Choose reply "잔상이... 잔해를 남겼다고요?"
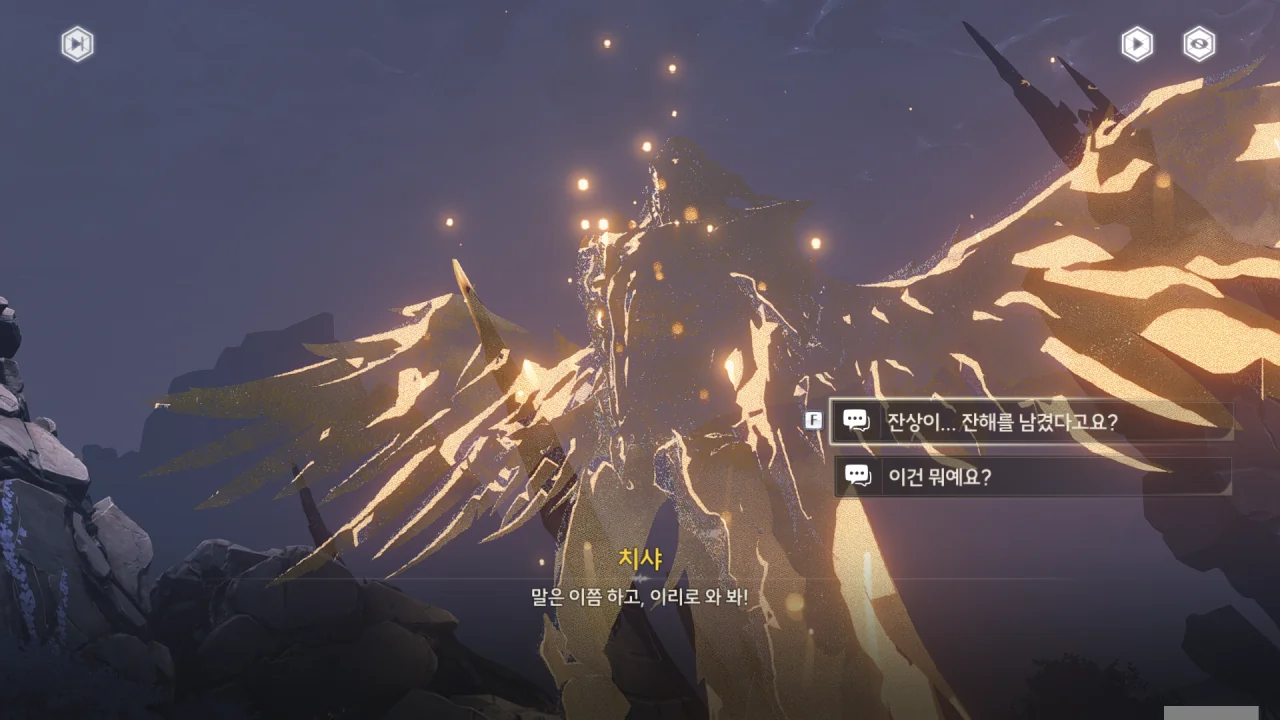This screenshot has height=720, width=1280. point(1030,422)
